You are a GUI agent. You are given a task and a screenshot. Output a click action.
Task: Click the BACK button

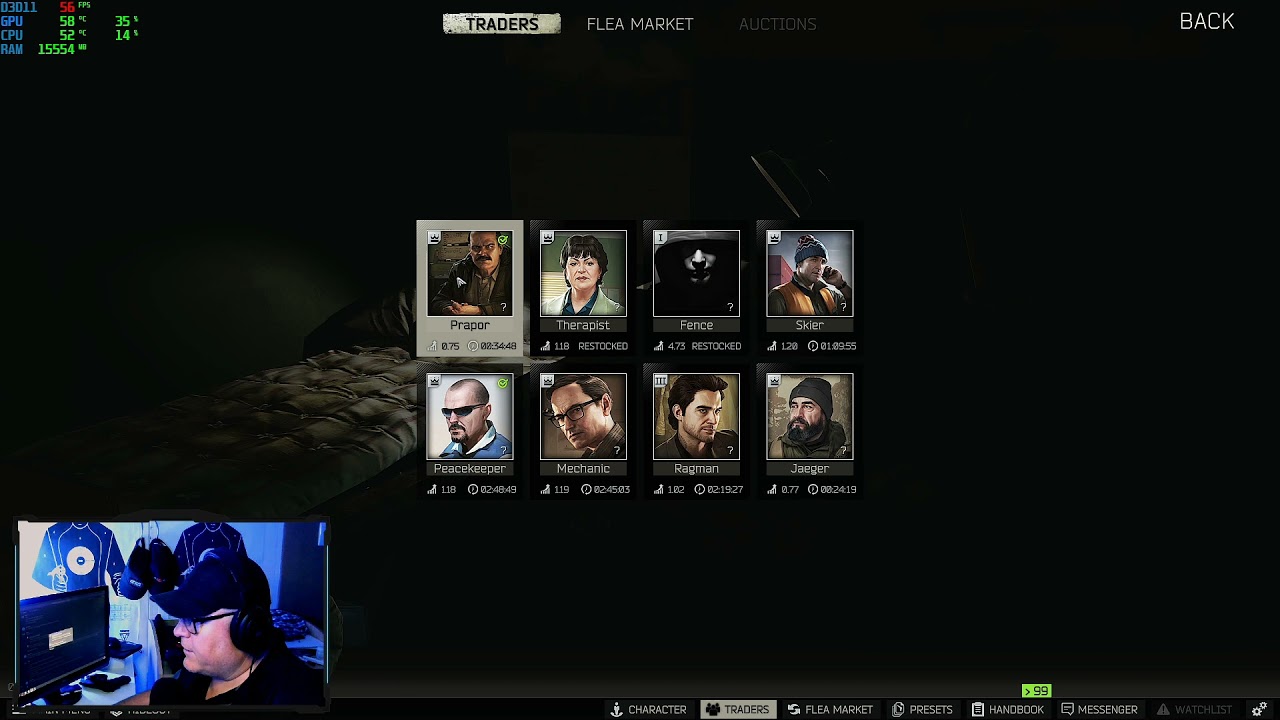1206,21
